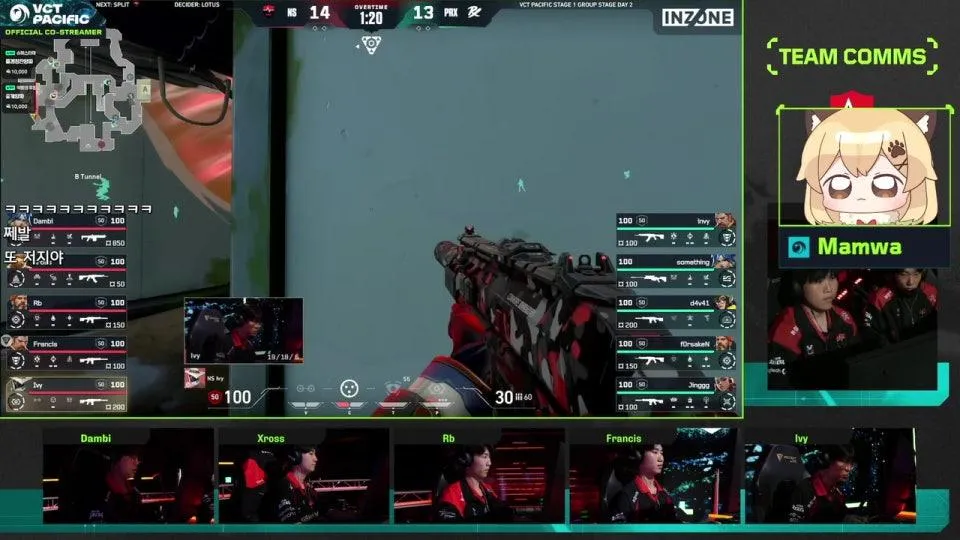Click the VCT Pacific logo
The width and height of the screenshot is (960, 540).
47,14
